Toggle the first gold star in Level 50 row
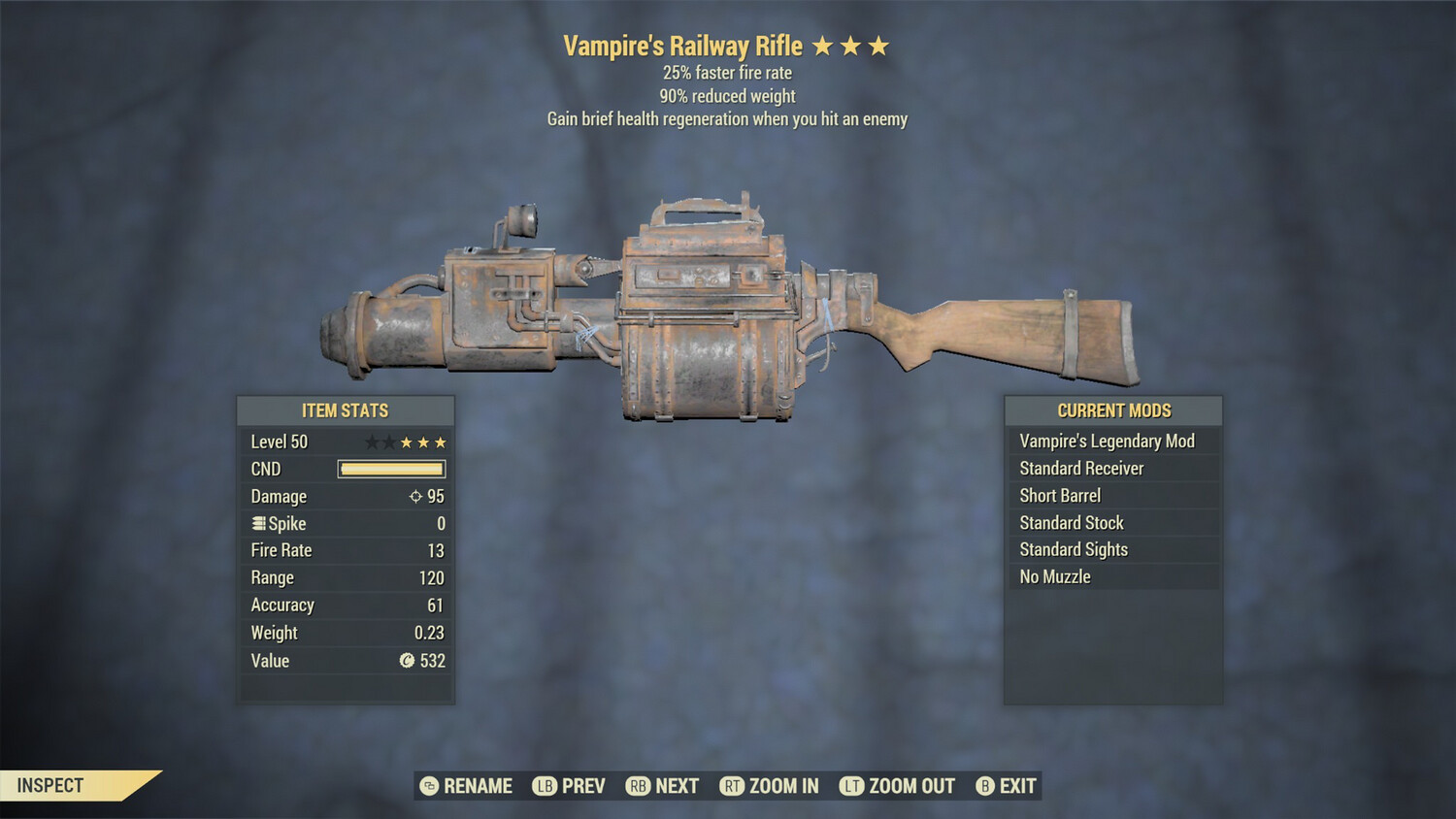Viewport: 1456px width, 819px height. (x=408, y=442)
